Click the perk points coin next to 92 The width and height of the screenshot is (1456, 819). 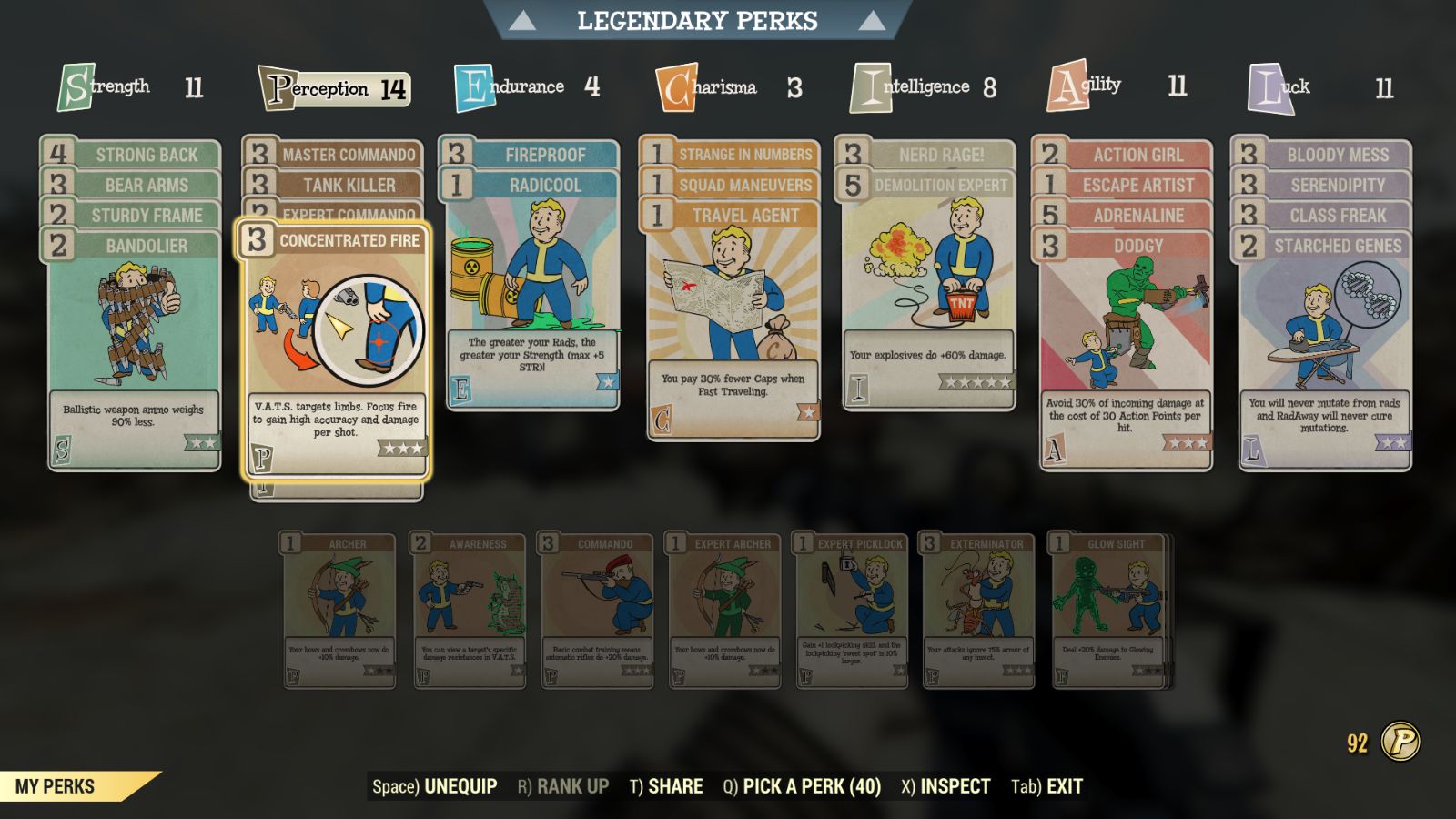(x=1402, y=742)
